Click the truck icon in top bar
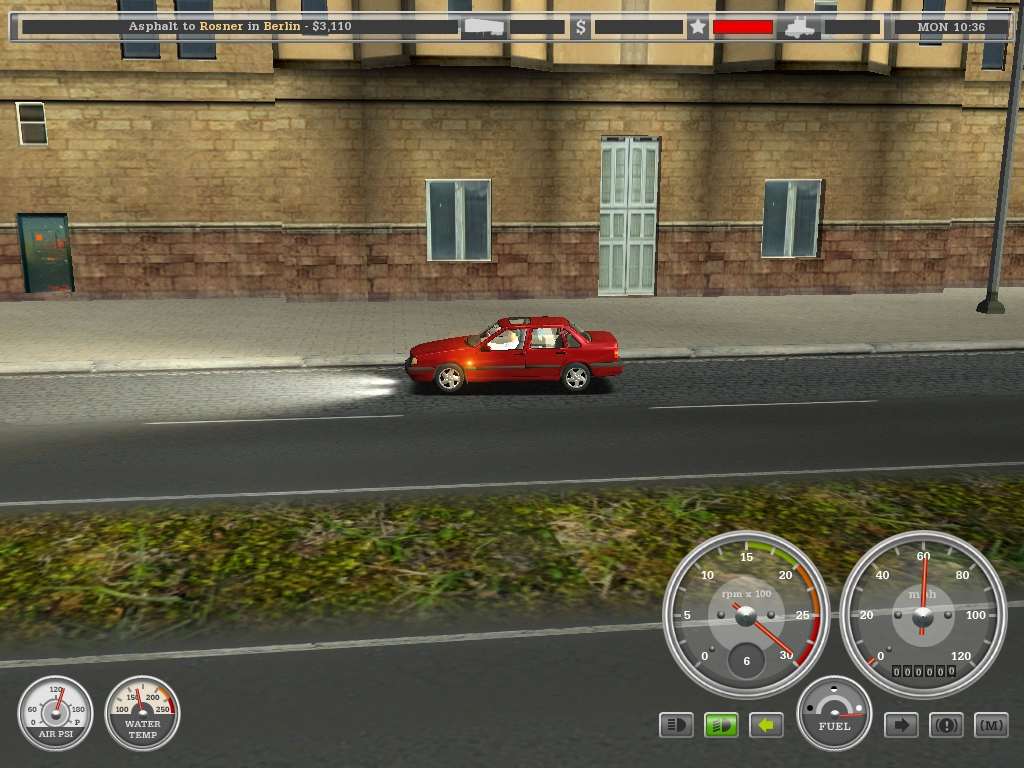 (801, 27)
